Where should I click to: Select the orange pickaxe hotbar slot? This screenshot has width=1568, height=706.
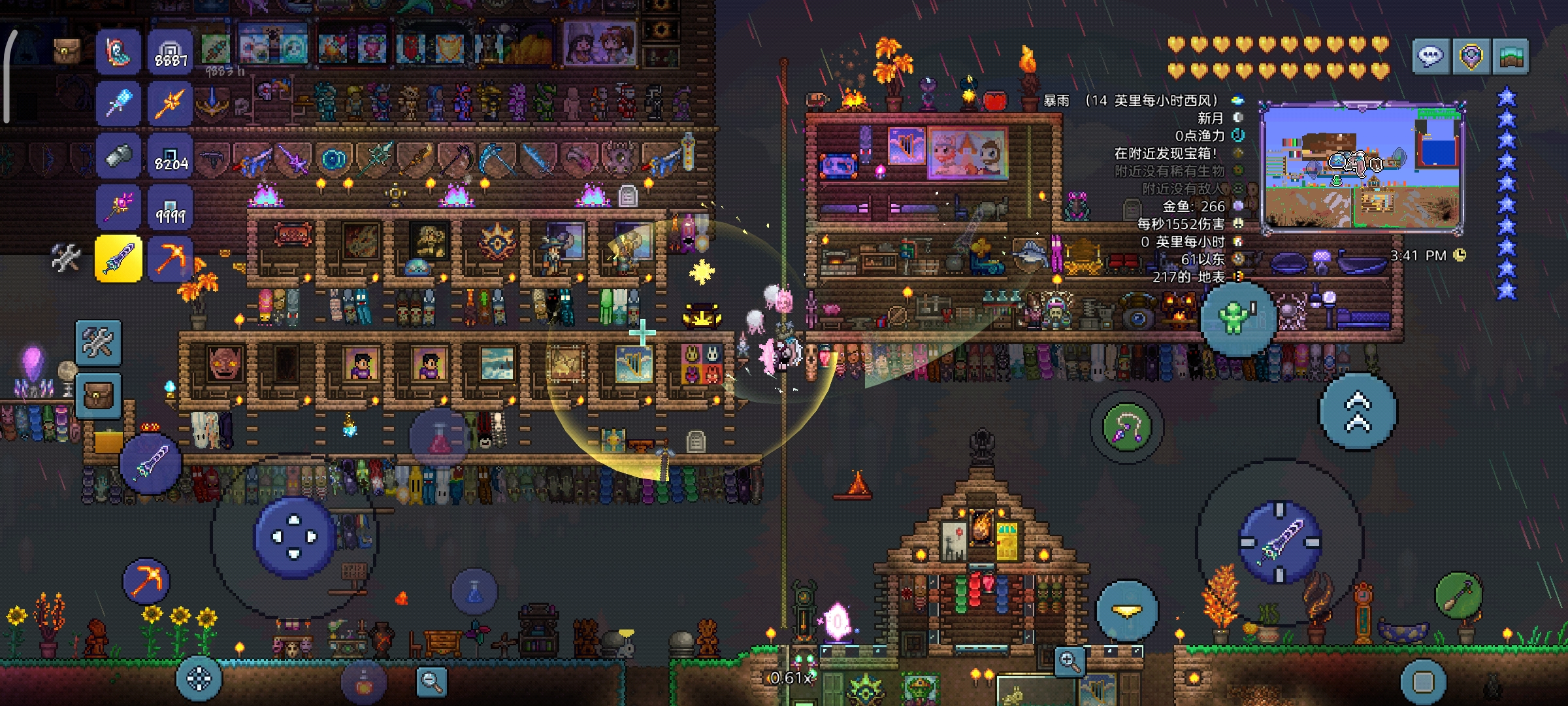tap(170, 259)
